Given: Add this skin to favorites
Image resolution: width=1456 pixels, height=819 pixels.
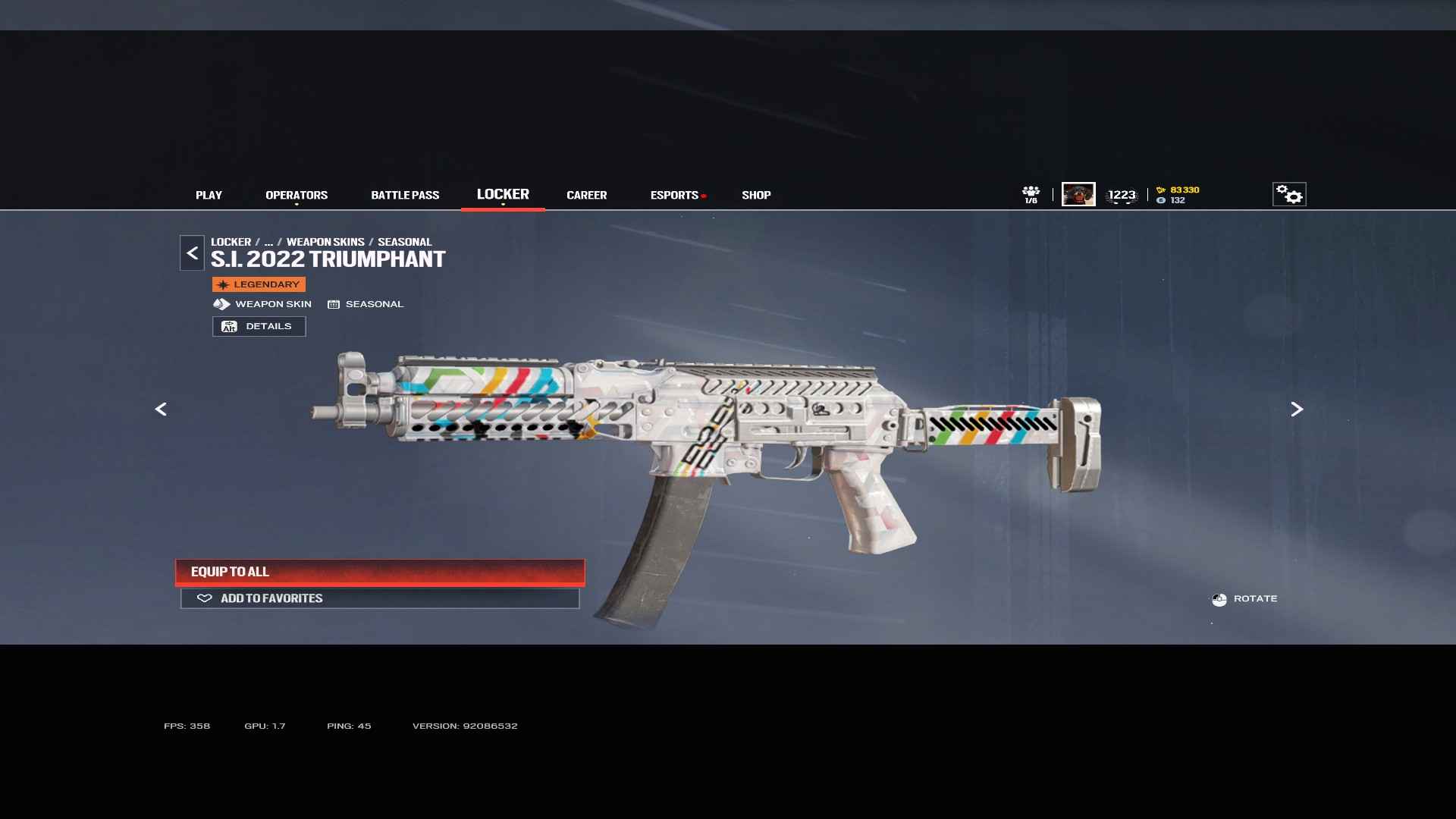Looking at the screenshot, I should pyautogui.click(x=380, y=598).
